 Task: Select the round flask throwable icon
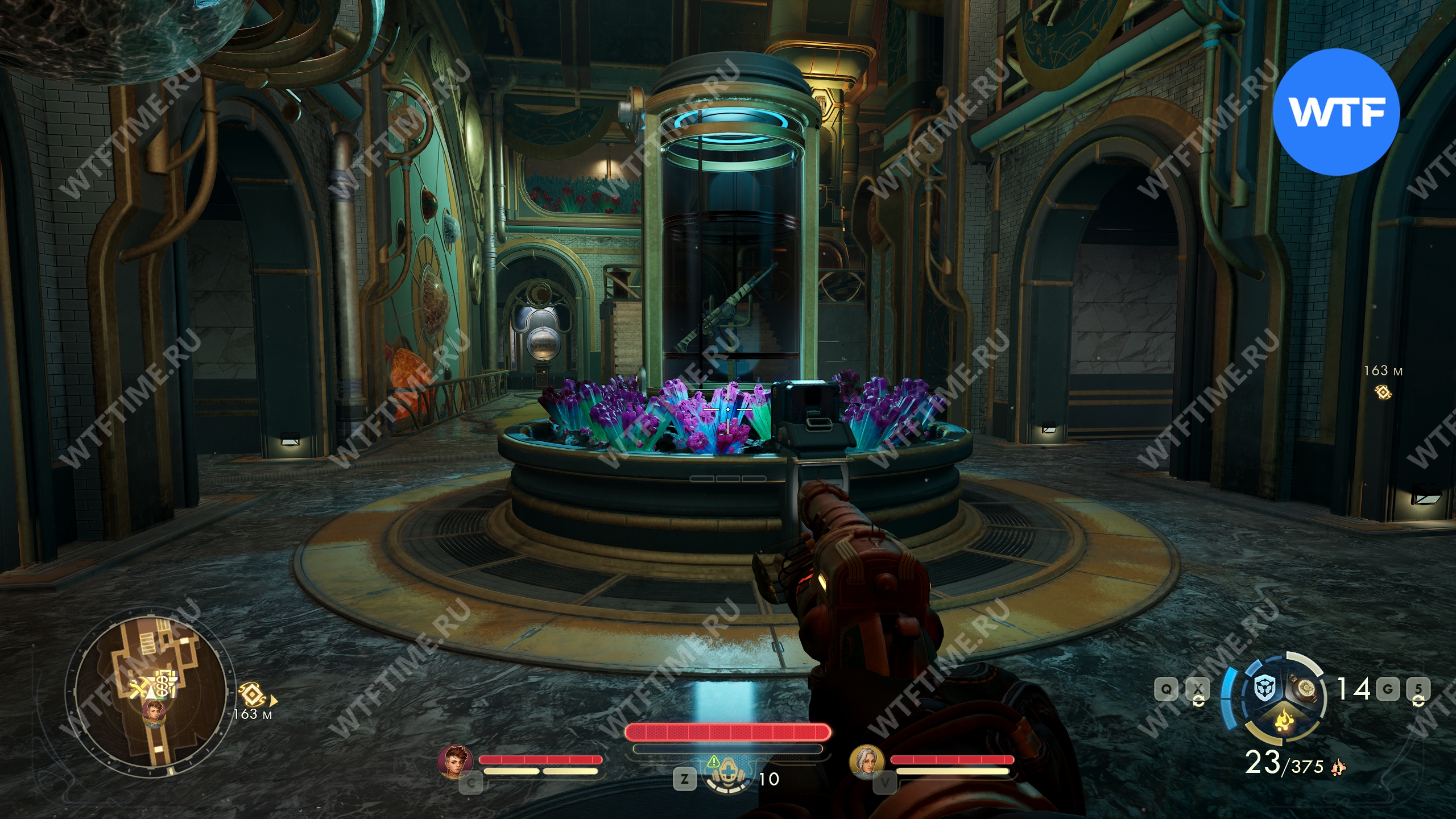pyautogui.click(x=1305, y=690)
